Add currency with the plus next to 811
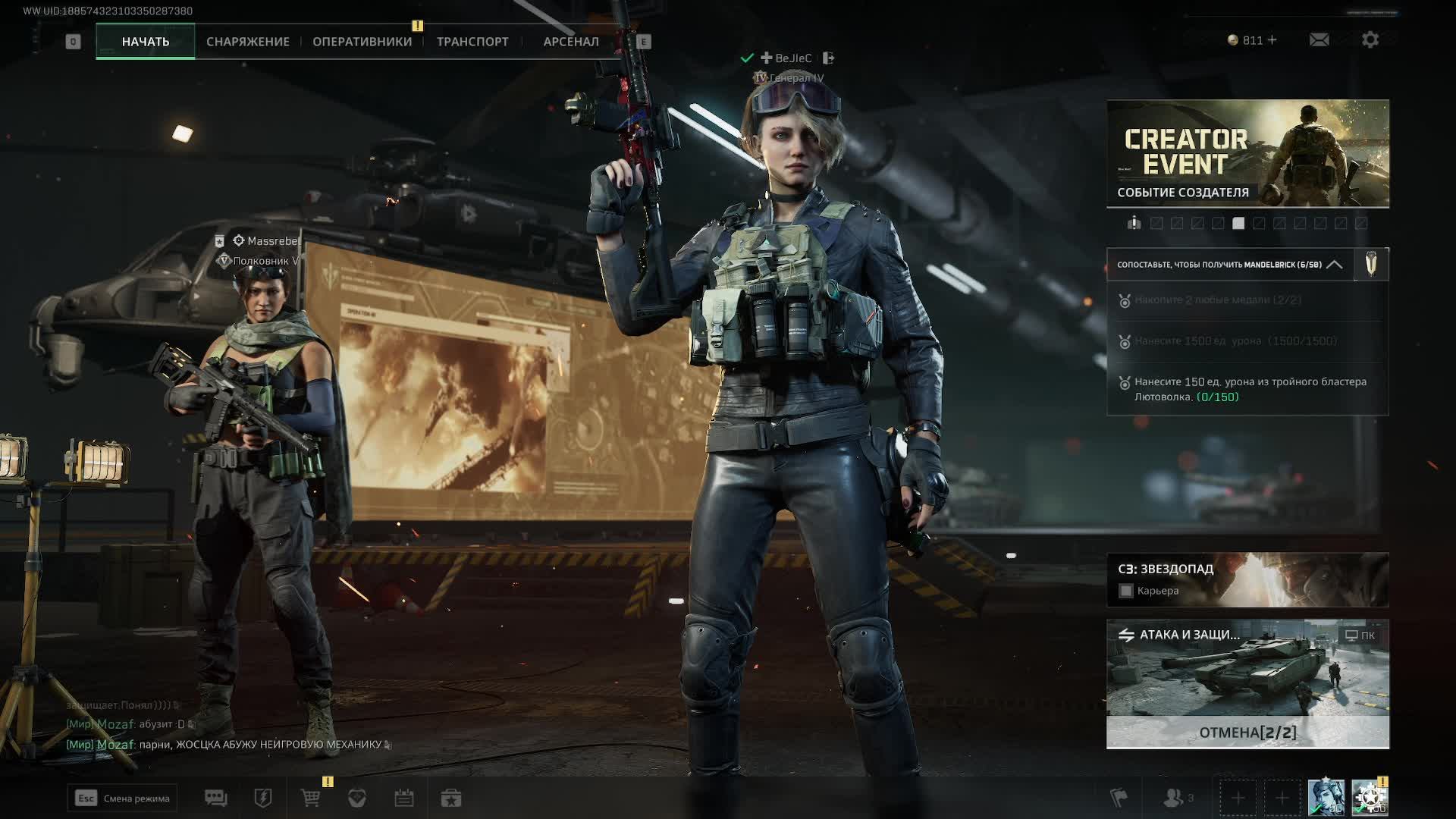Screen dimensions: 1456x819 click(1272, 40)
